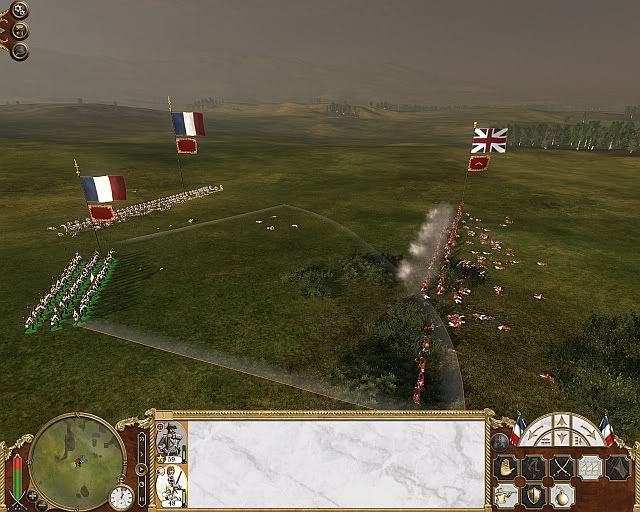Click the battlefield minimap
The width and height of the screenshot is (640, 512).
click(77, 461)
